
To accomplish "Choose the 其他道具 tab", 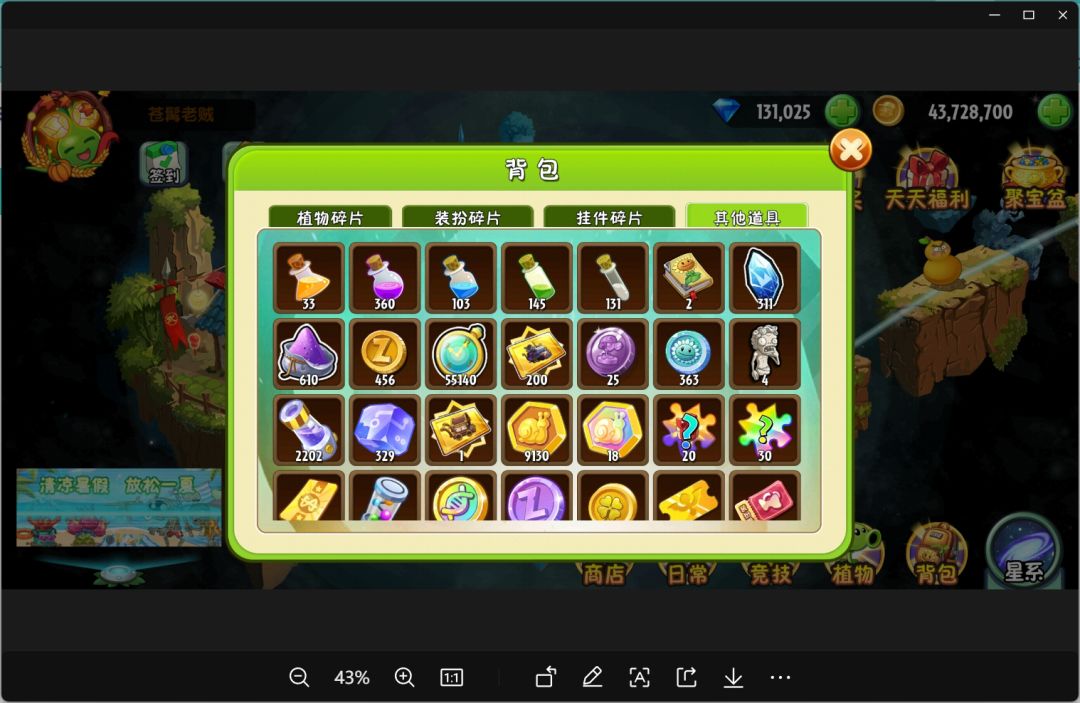I will click(746, 217).
